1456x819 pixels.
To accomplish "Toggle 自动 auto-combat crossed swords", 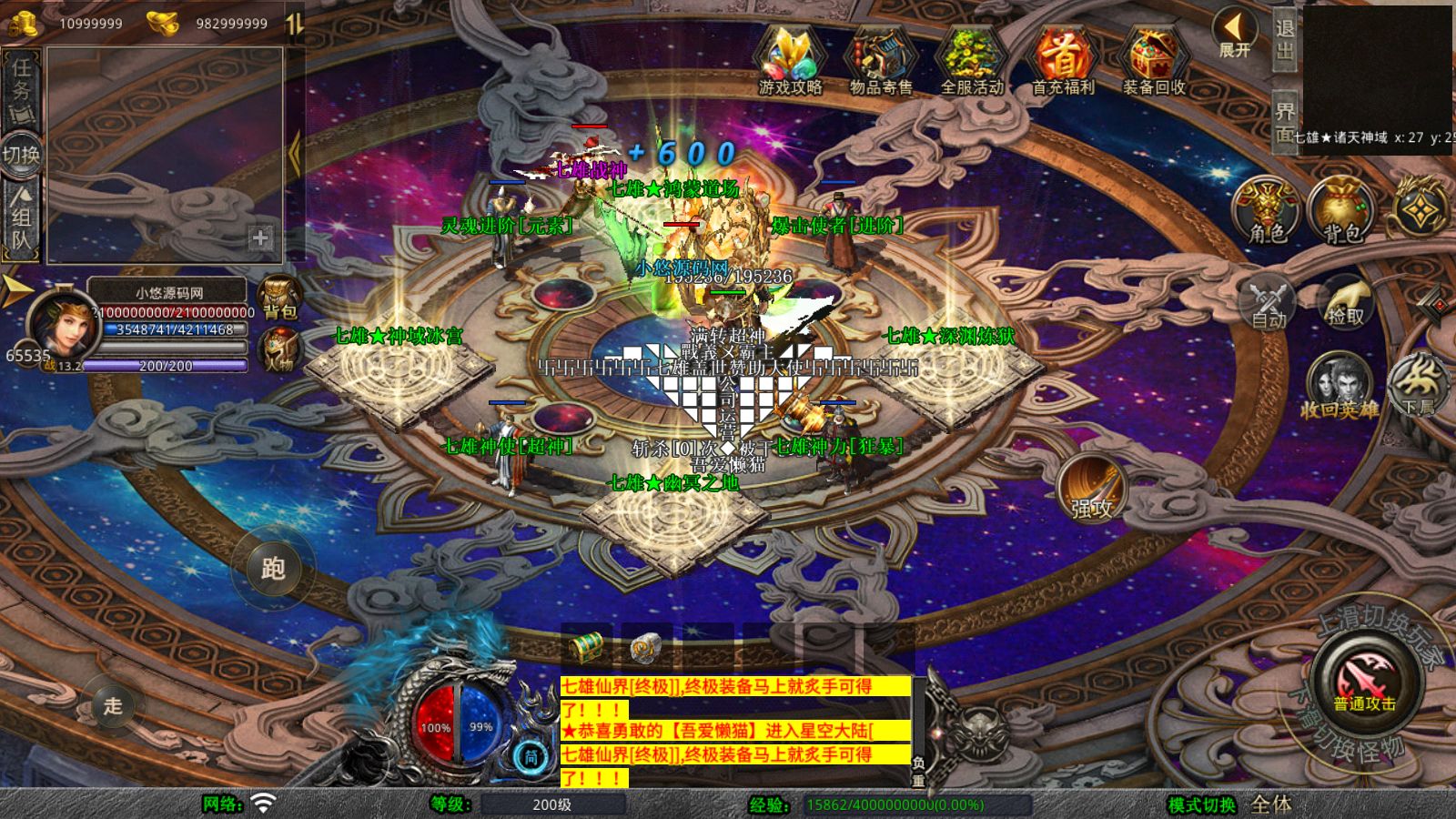I will coord(1267,302).
